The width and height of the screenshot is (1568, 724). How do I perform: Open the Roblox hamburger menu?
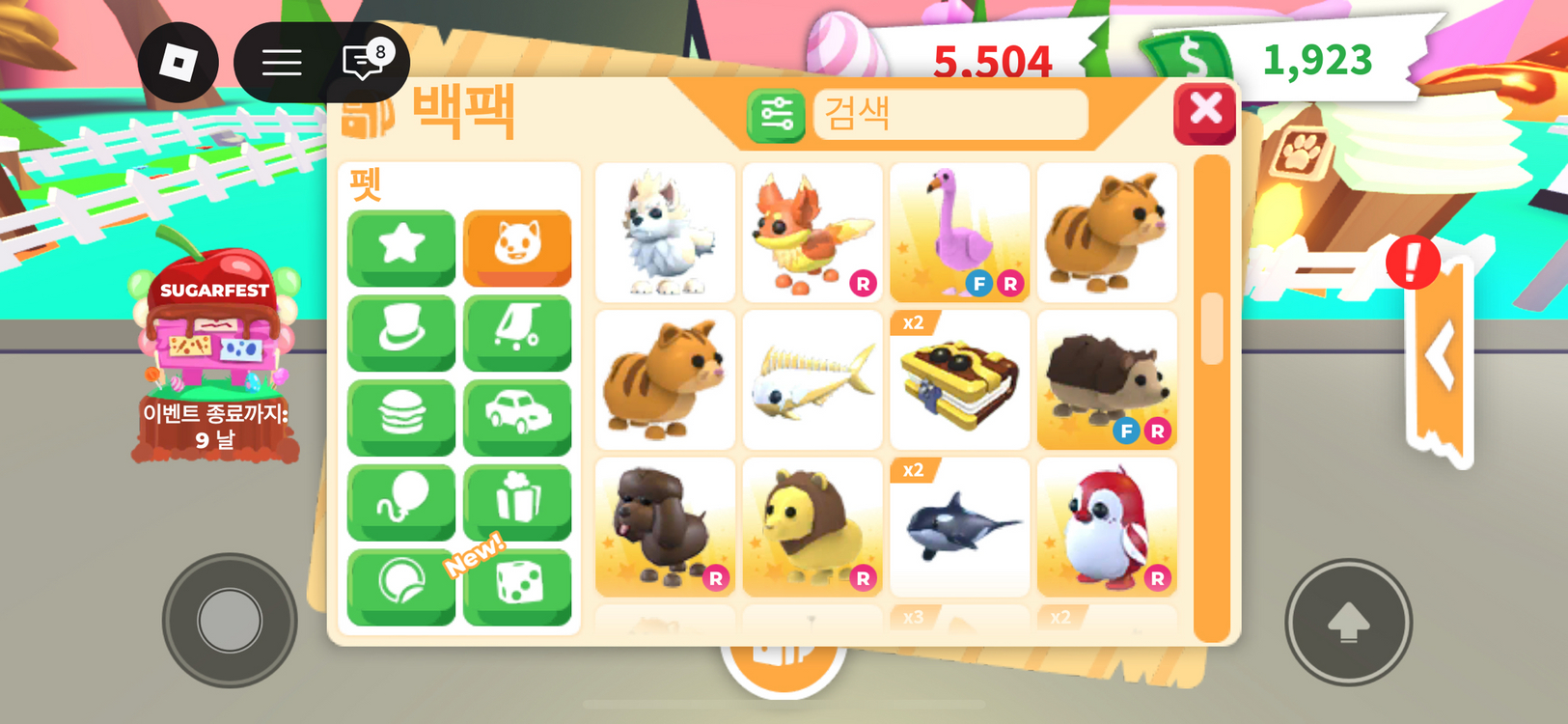click(x=282, y=62)
